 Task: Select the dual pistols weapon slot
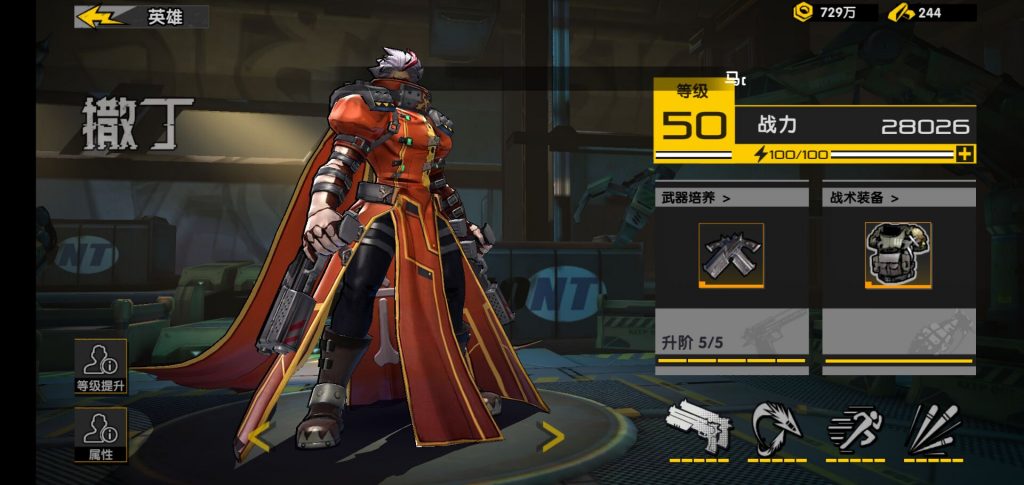[x=731, y=255]
